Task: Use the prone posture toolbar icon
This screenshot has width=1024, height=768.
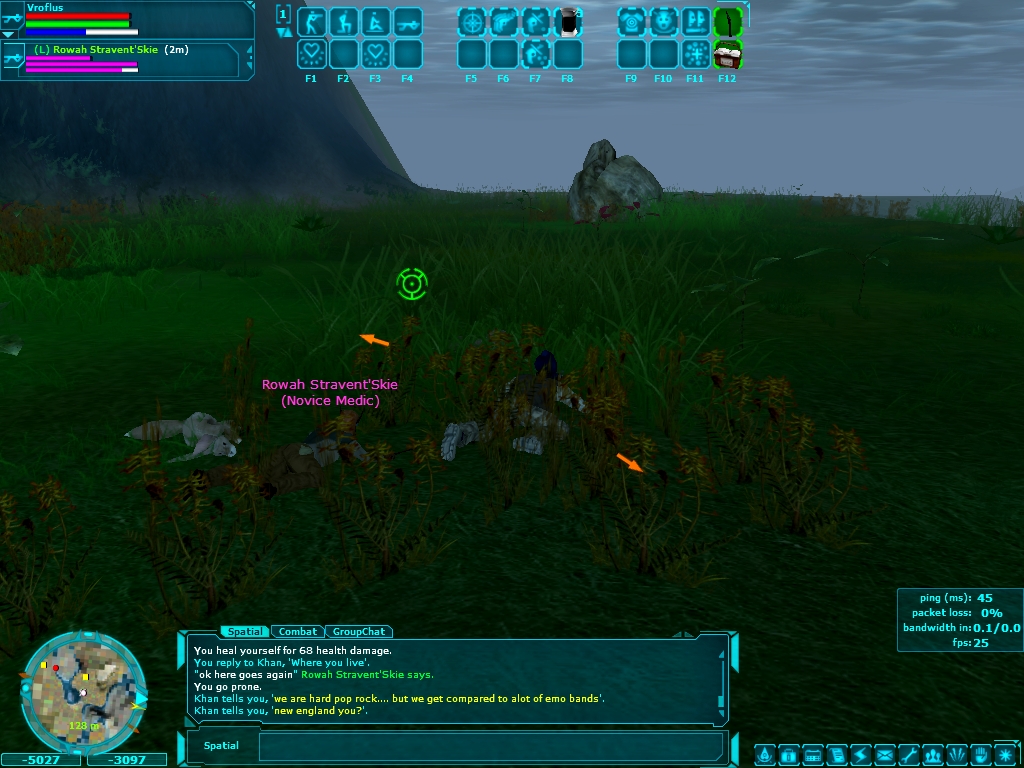Action: tap(375, 21)
